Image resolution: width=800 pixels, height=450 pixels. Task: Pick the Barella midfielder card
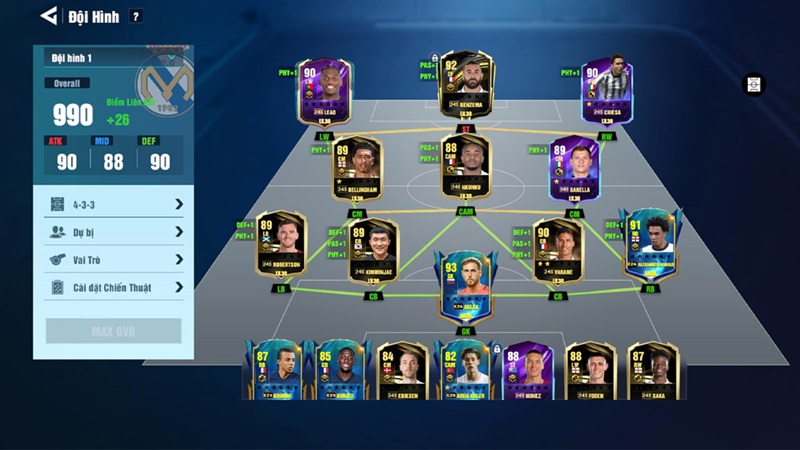[x=574, y=168]
